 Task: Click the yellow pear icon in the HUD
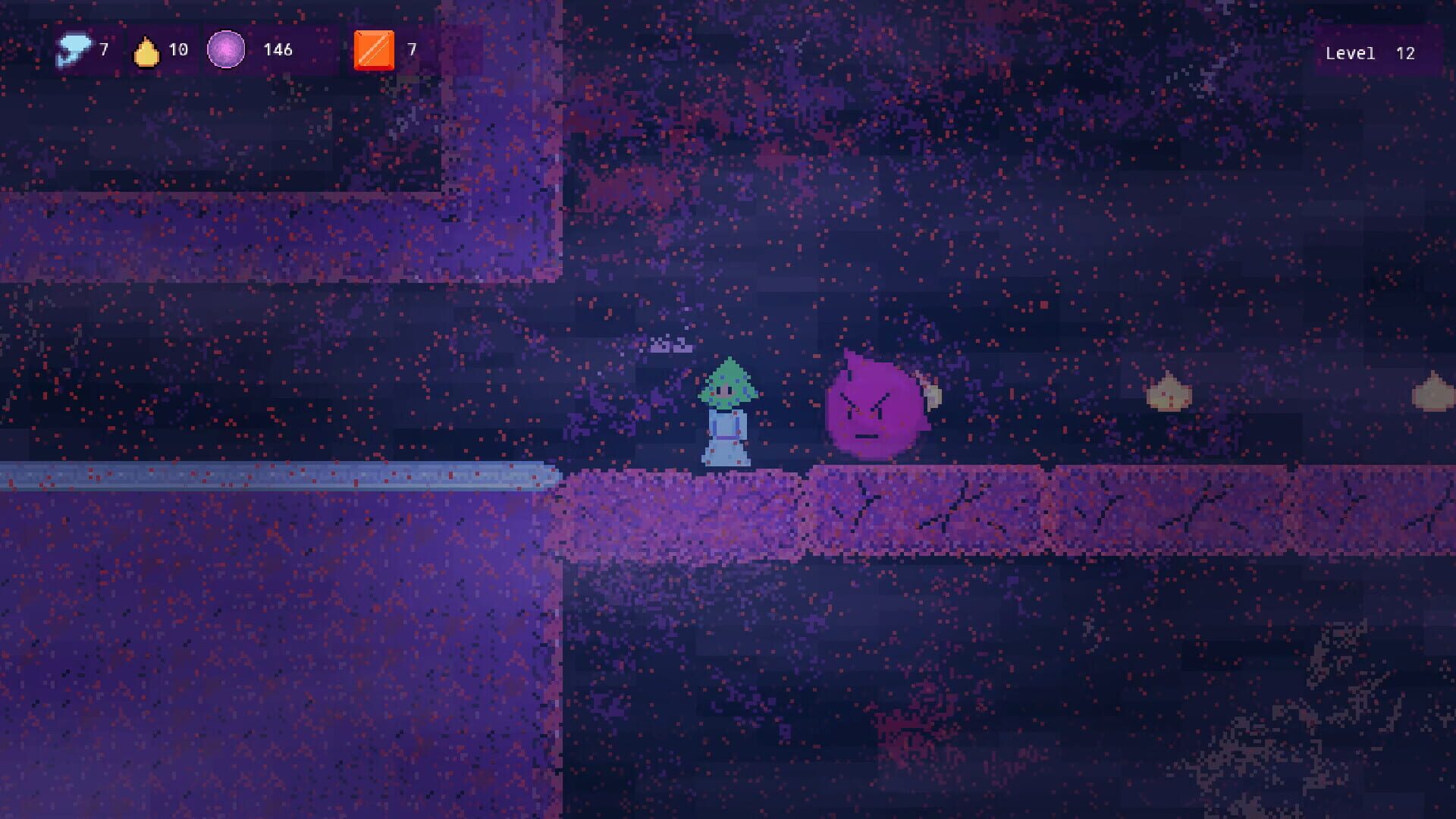[146, 50]
